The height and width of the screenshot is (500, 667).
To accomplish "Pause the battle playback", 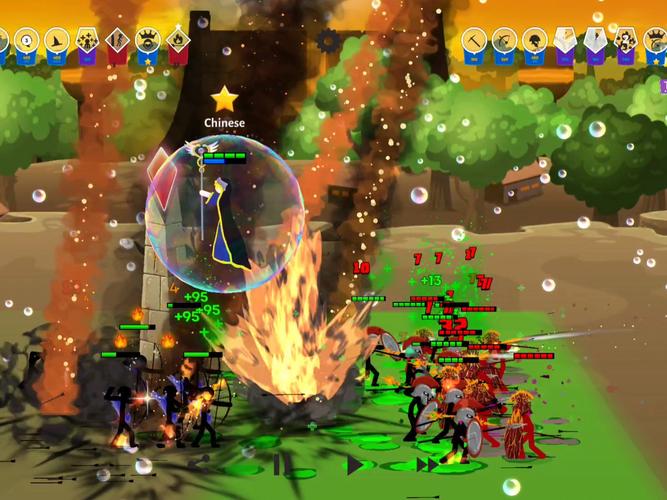I will point(282,465).
